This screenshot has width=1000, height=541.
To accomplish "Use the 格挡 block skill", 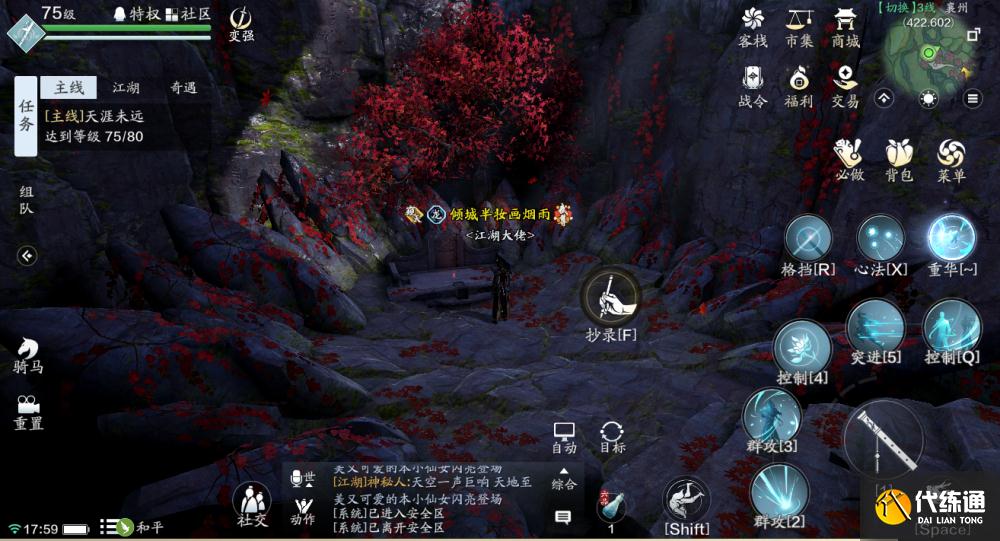I will [808, 240].
